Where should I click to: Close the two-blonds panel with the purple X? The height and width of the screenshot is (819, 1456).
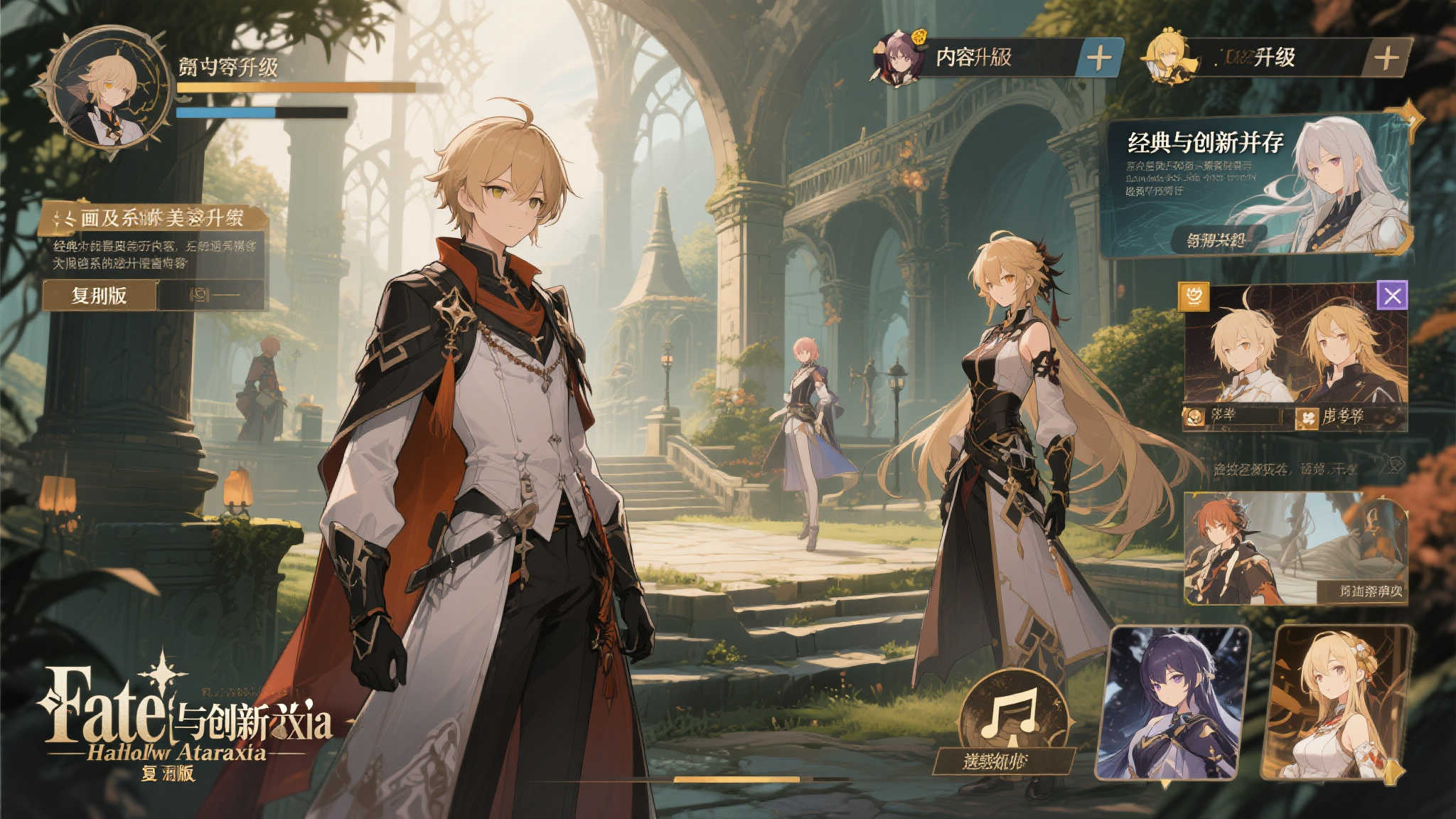pos(1392,294)
